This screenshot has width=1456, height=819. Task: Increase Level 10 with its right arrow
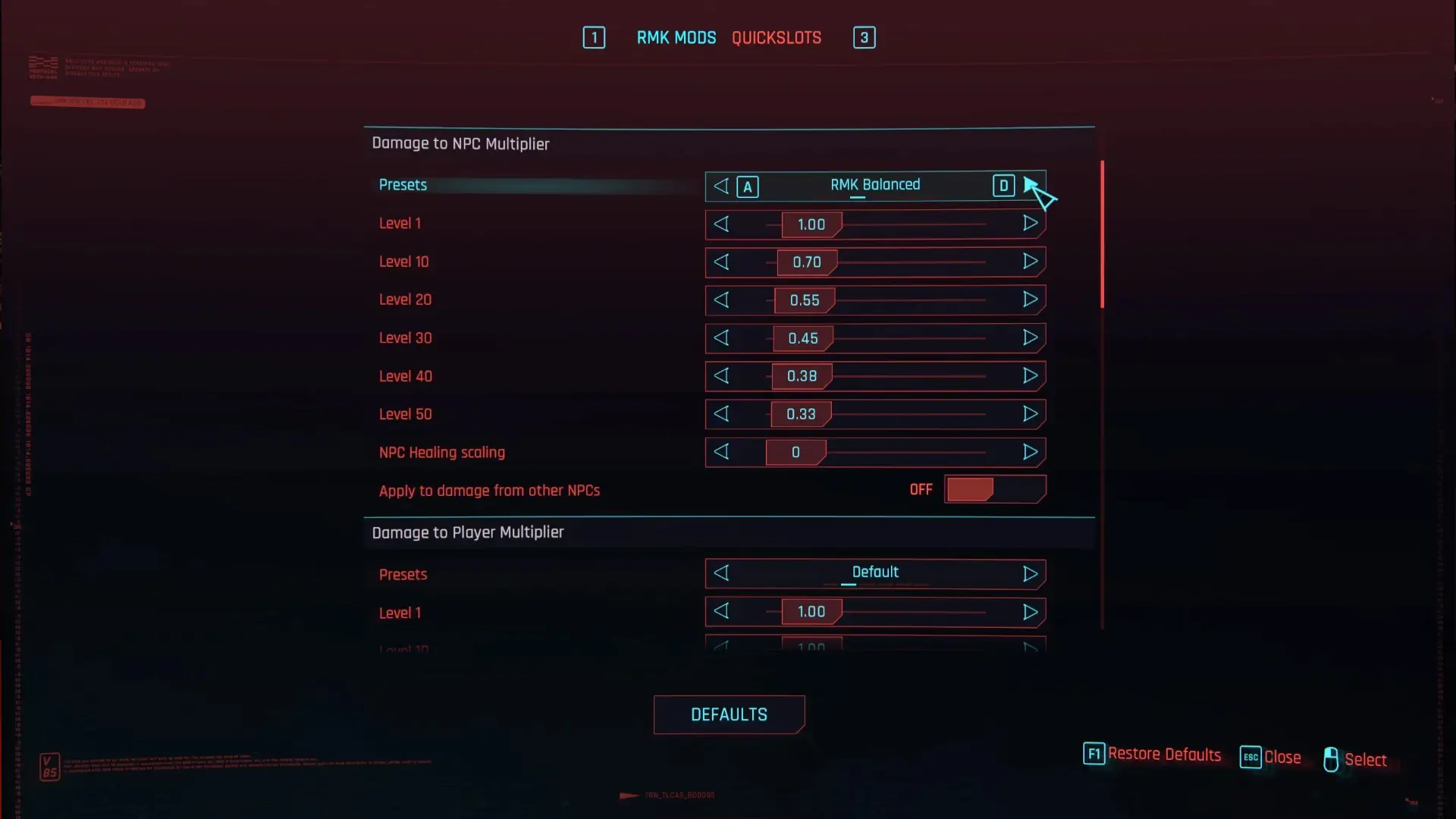pyautogui.click(x=1031, y=262)
